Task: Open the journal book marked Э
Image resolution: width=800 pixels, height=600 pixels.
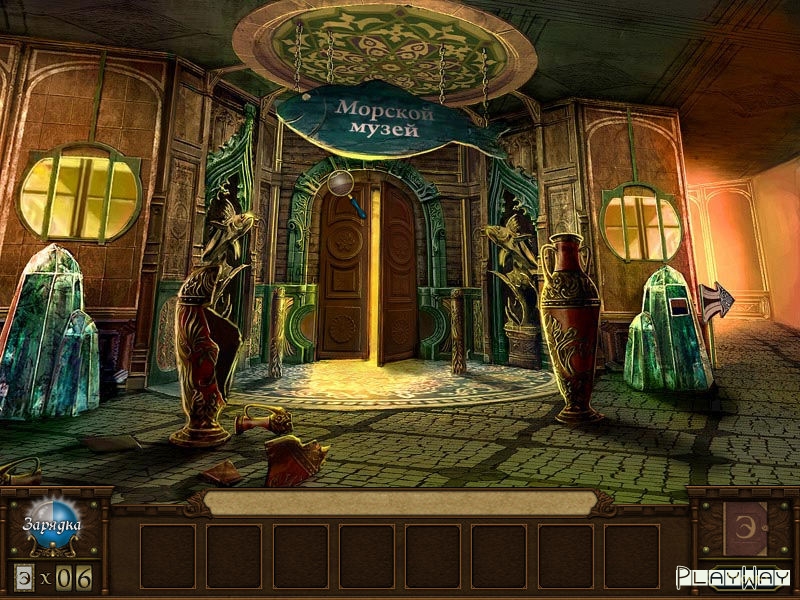Action: click(x=745, y=527)
